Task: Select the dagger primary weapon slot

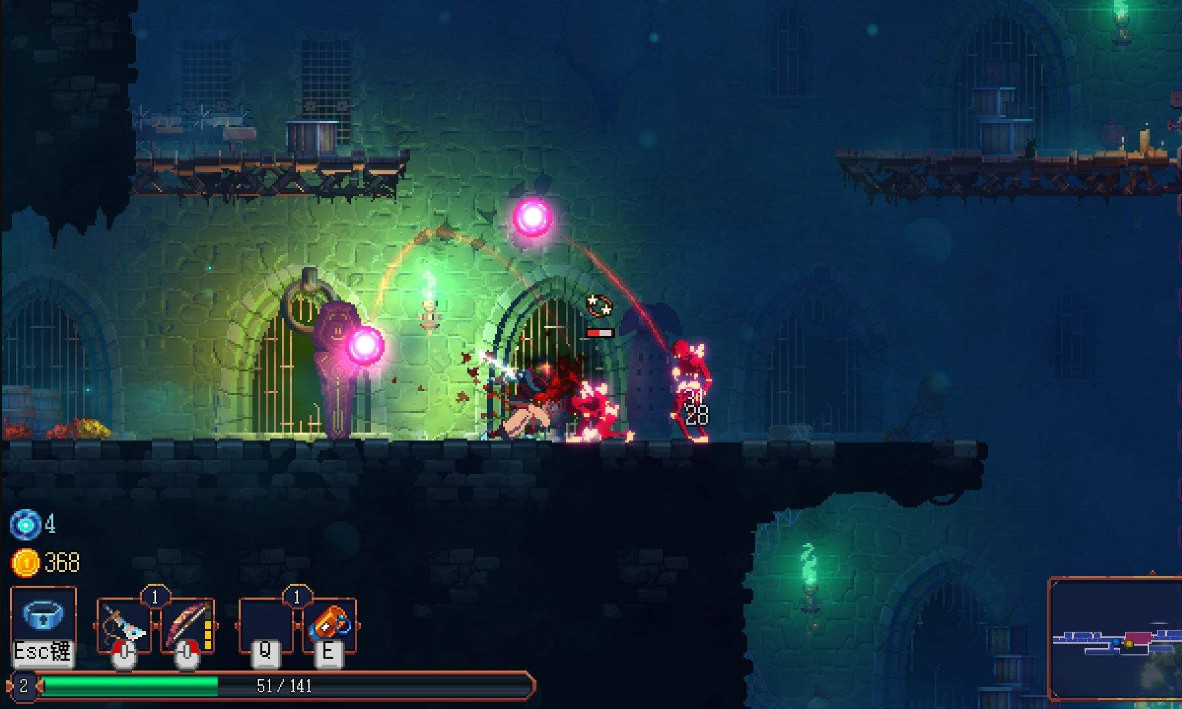Action: pyautogui.click(x=123, y=625)
